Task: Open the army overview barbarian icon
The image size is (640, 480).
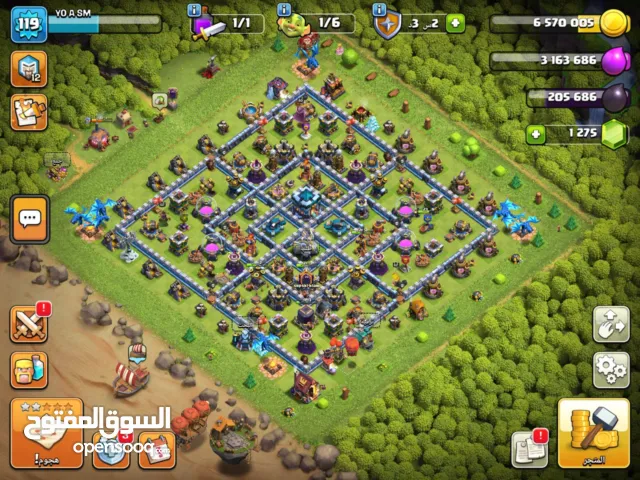Action: pyautogui.click(x=29, y=372)
